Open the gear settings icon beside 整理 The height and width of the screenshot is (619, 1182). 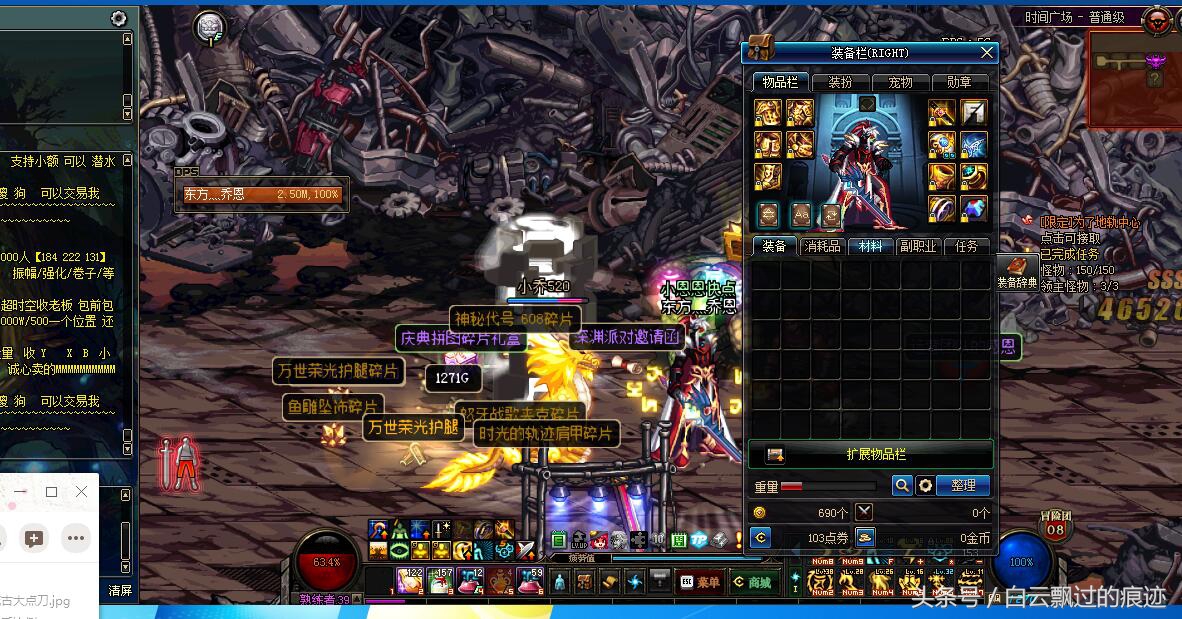(x=926, y=485)
